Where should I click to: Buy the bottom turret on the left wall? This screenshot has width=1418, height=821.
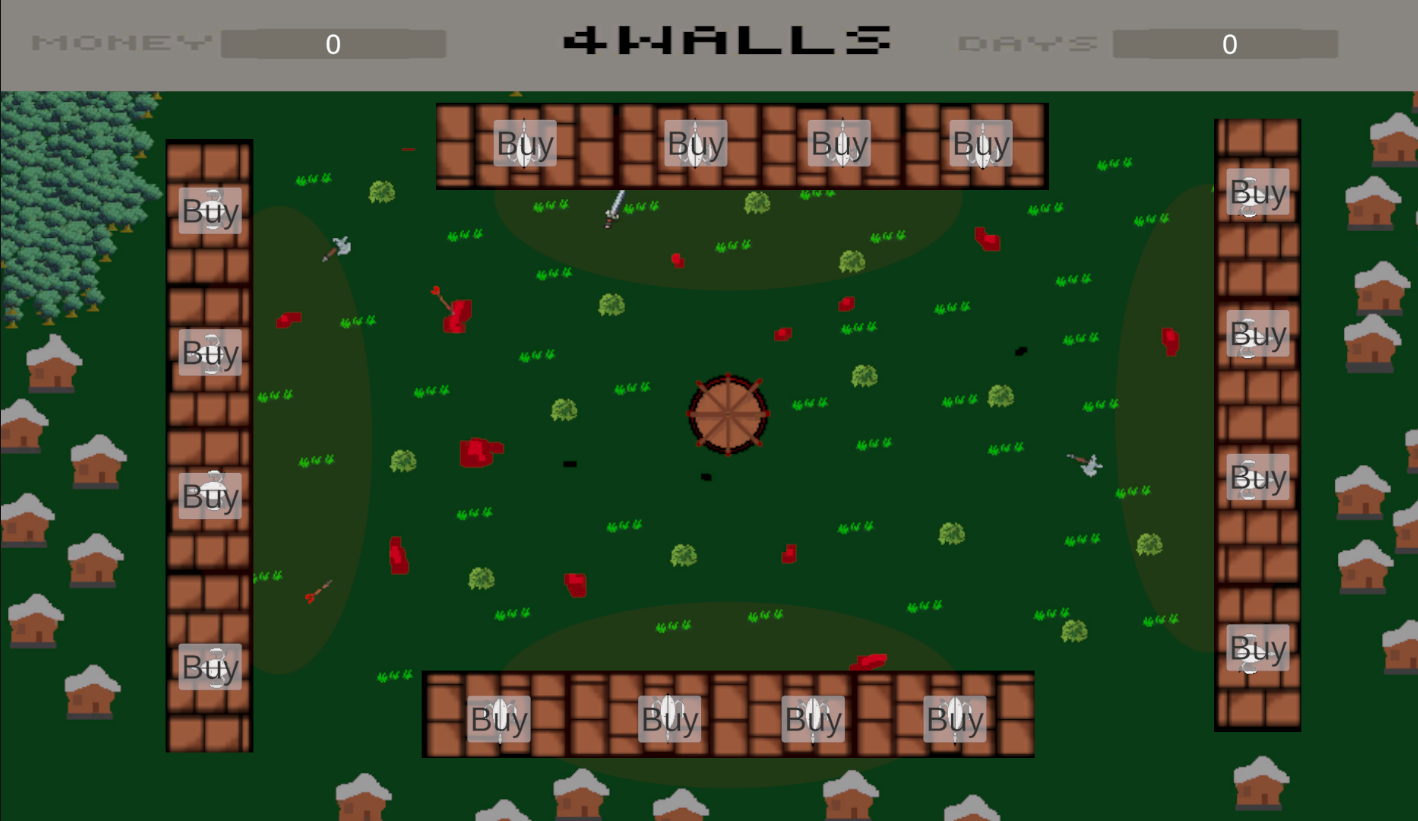tap(209, 667)
